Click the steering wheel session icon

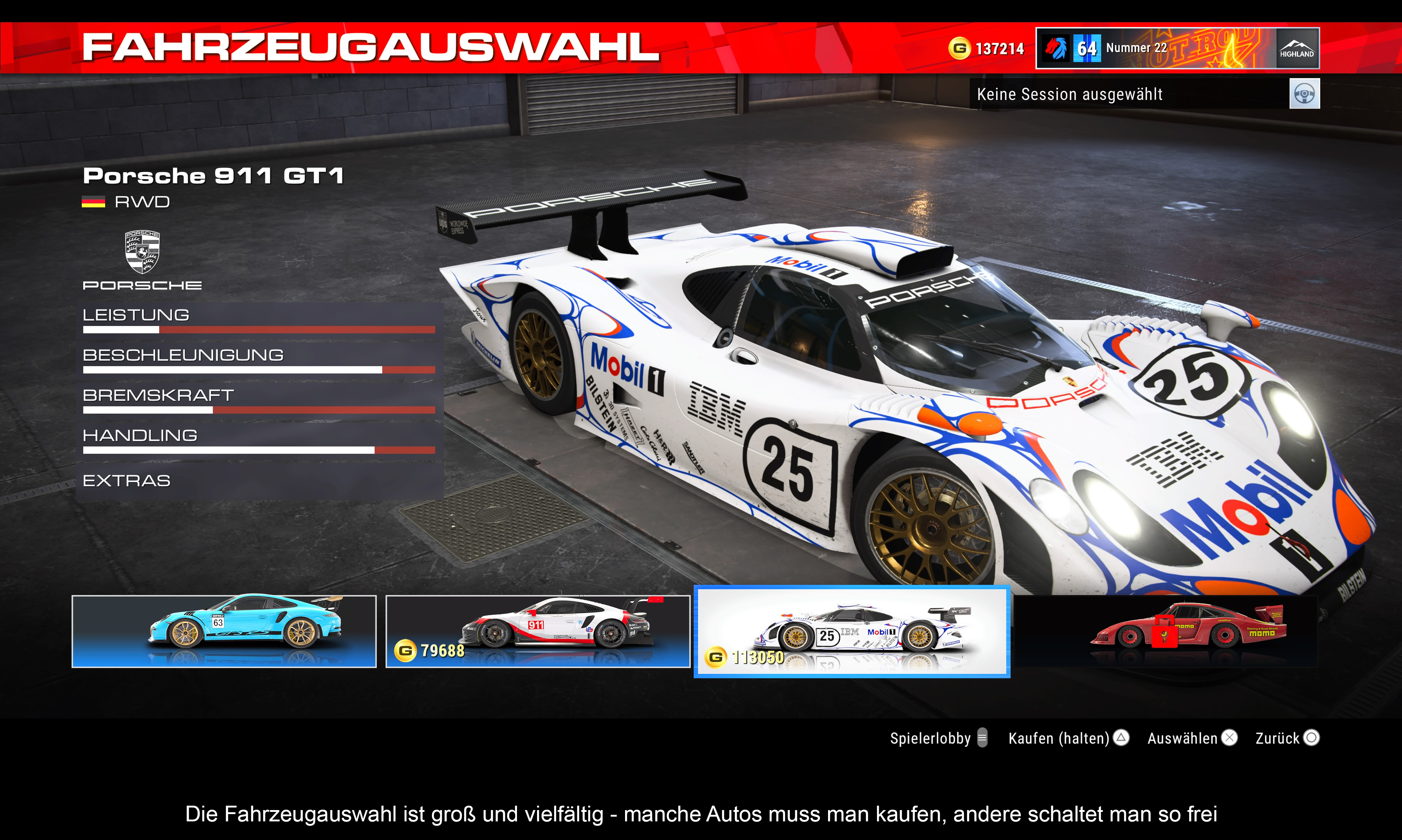(x=1304, y=93)
